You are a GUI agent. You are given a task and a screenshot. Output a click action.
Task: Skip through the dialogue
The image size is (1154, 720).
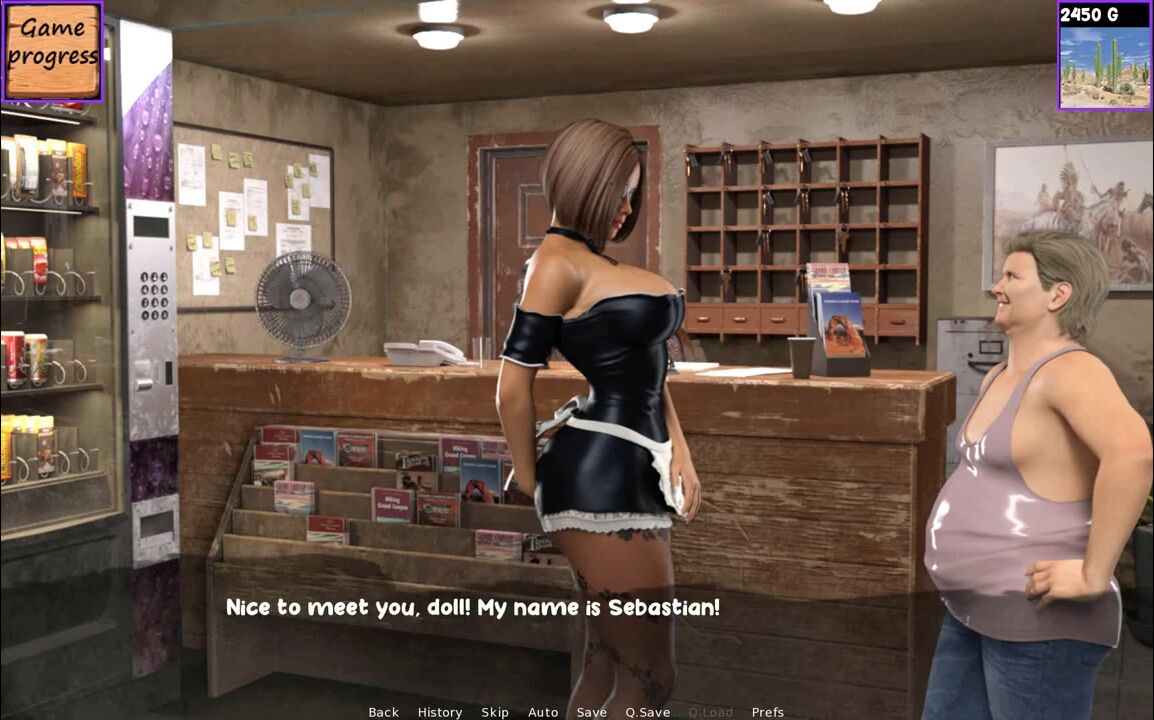coord(495,712)
